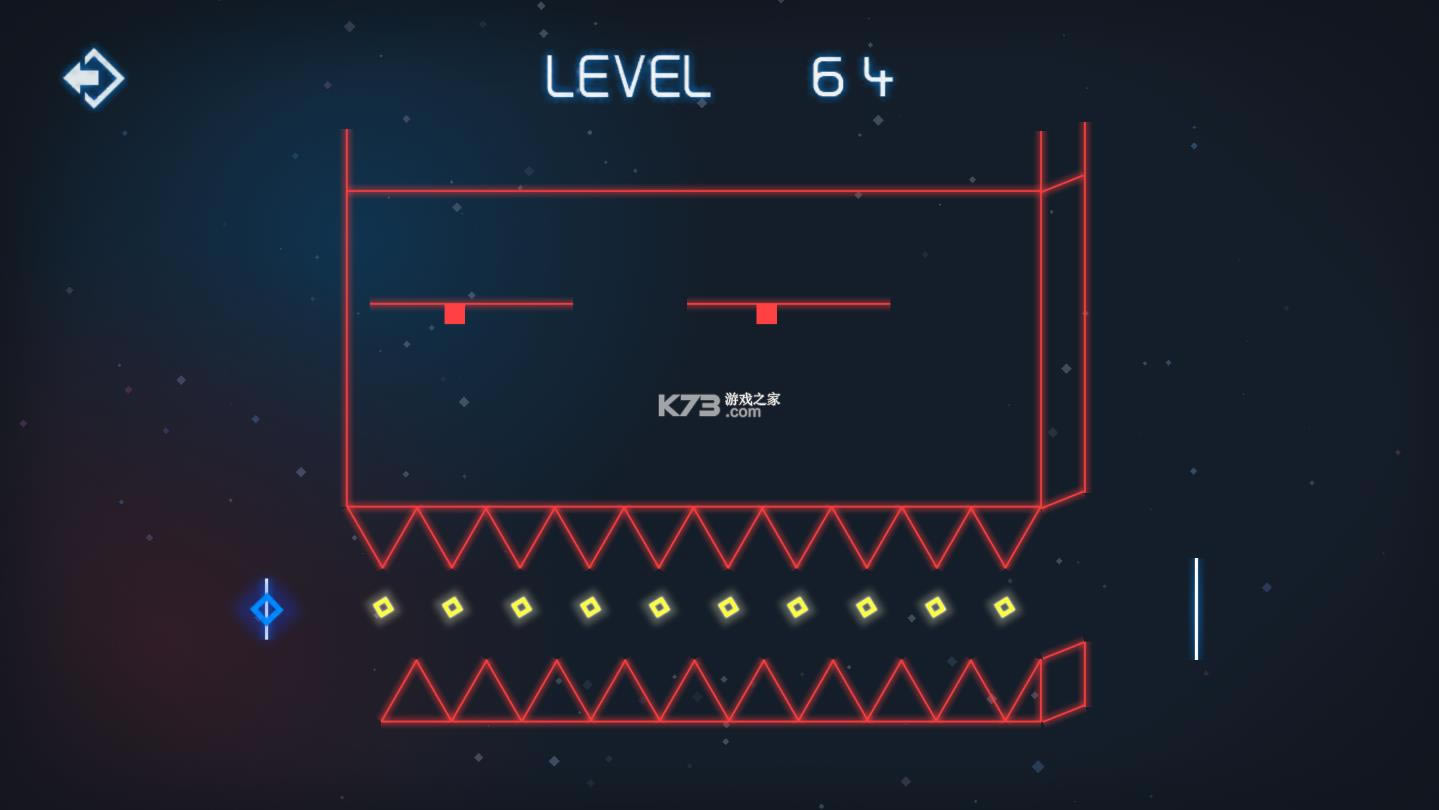Select the middle yellow diamond in the row

tap(658, 606)
